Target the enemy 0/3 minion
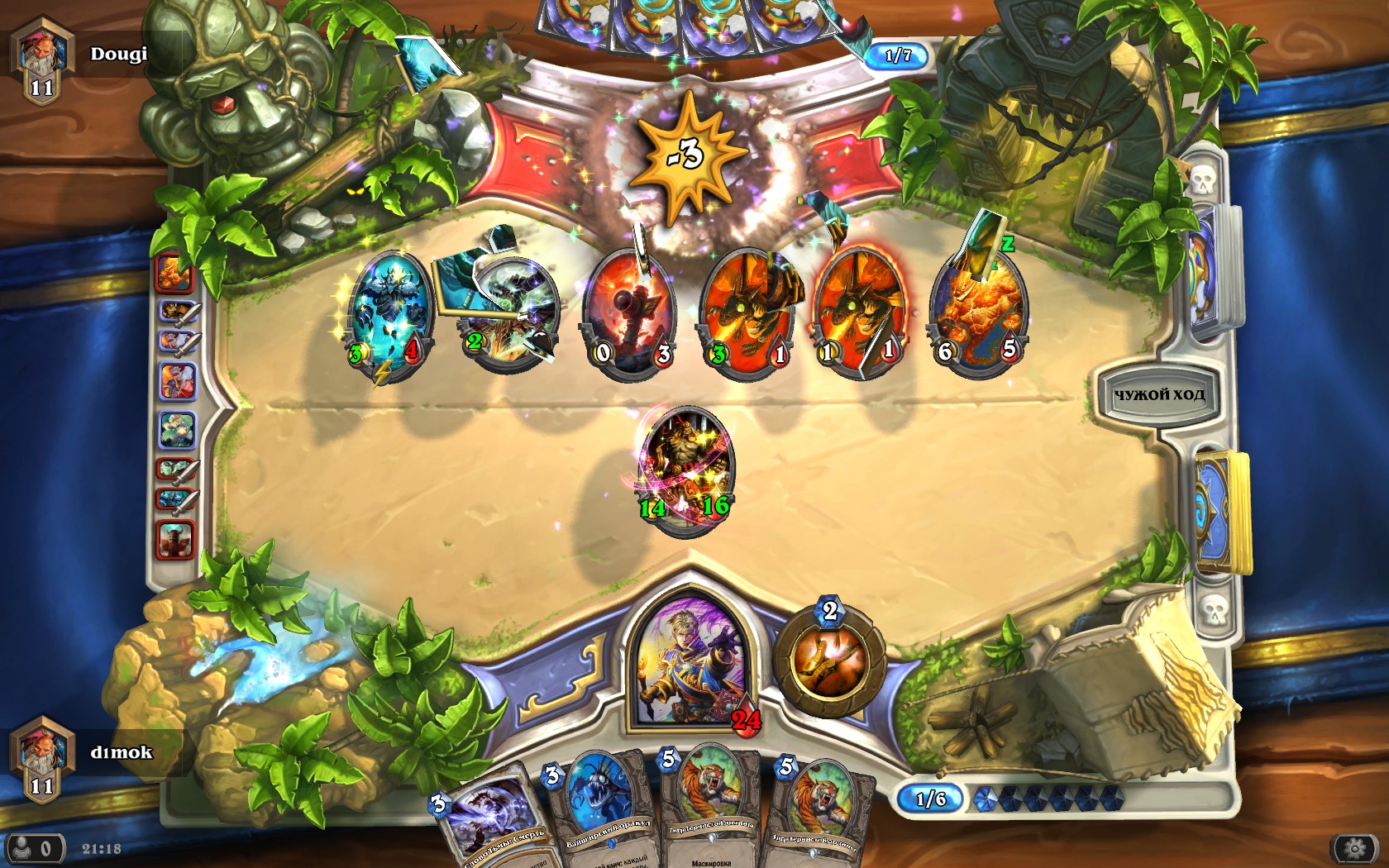The width and height of the screenshot is (1389, 868). click(631, 312)
